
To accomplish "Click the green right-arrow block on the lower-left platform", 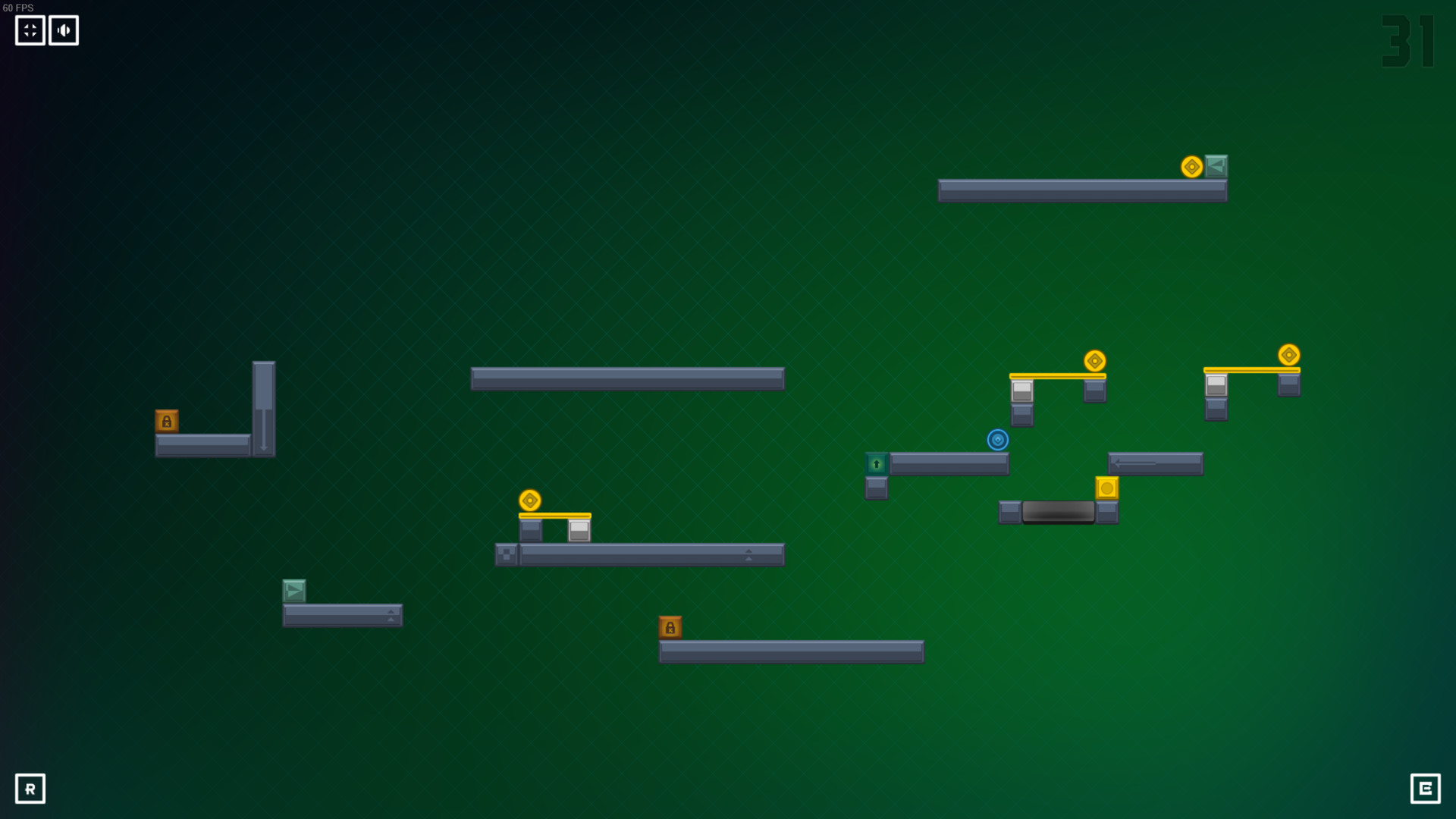I will click(294, 590).
